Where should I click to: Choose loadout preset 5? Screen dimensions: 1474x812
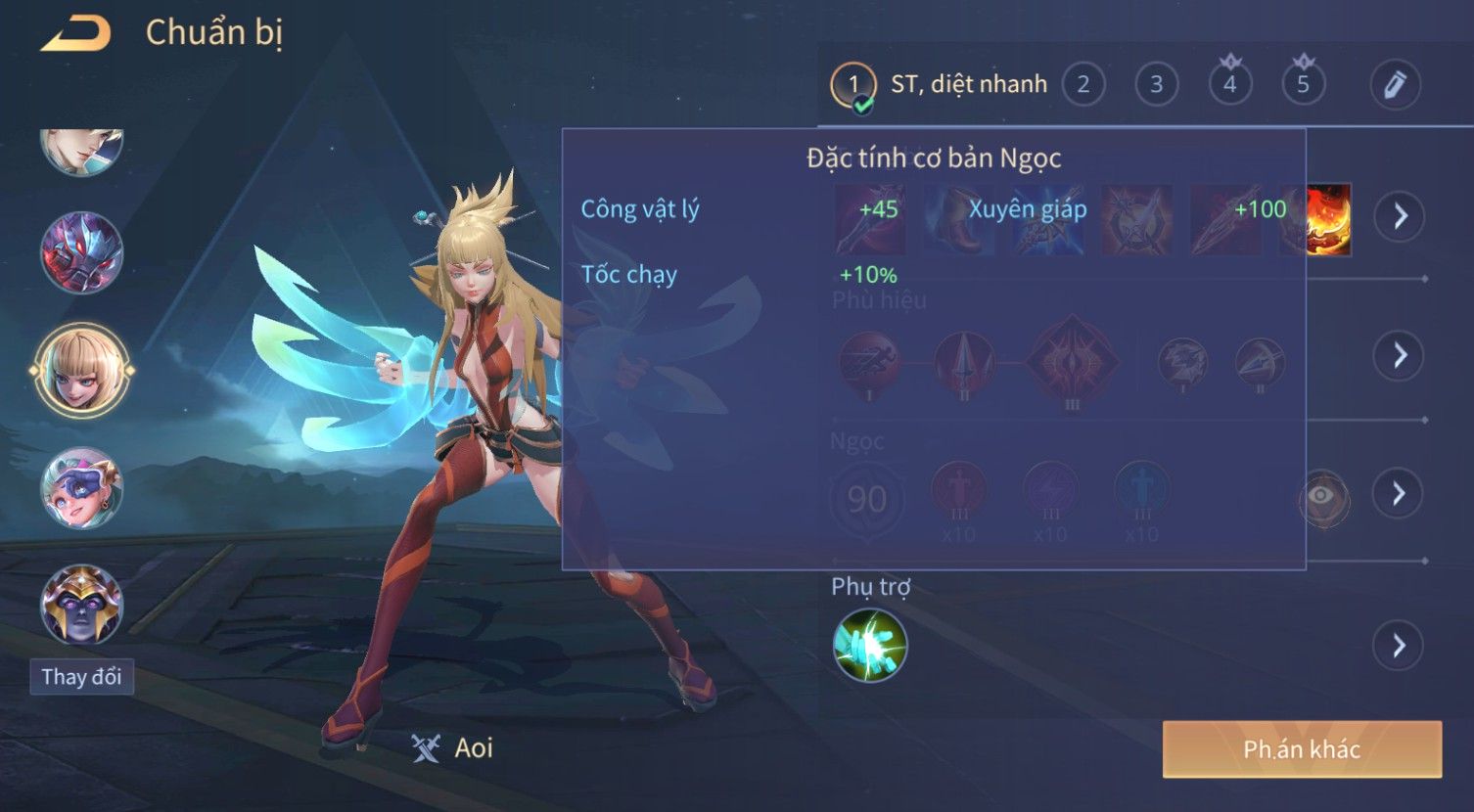point(1303,85)
